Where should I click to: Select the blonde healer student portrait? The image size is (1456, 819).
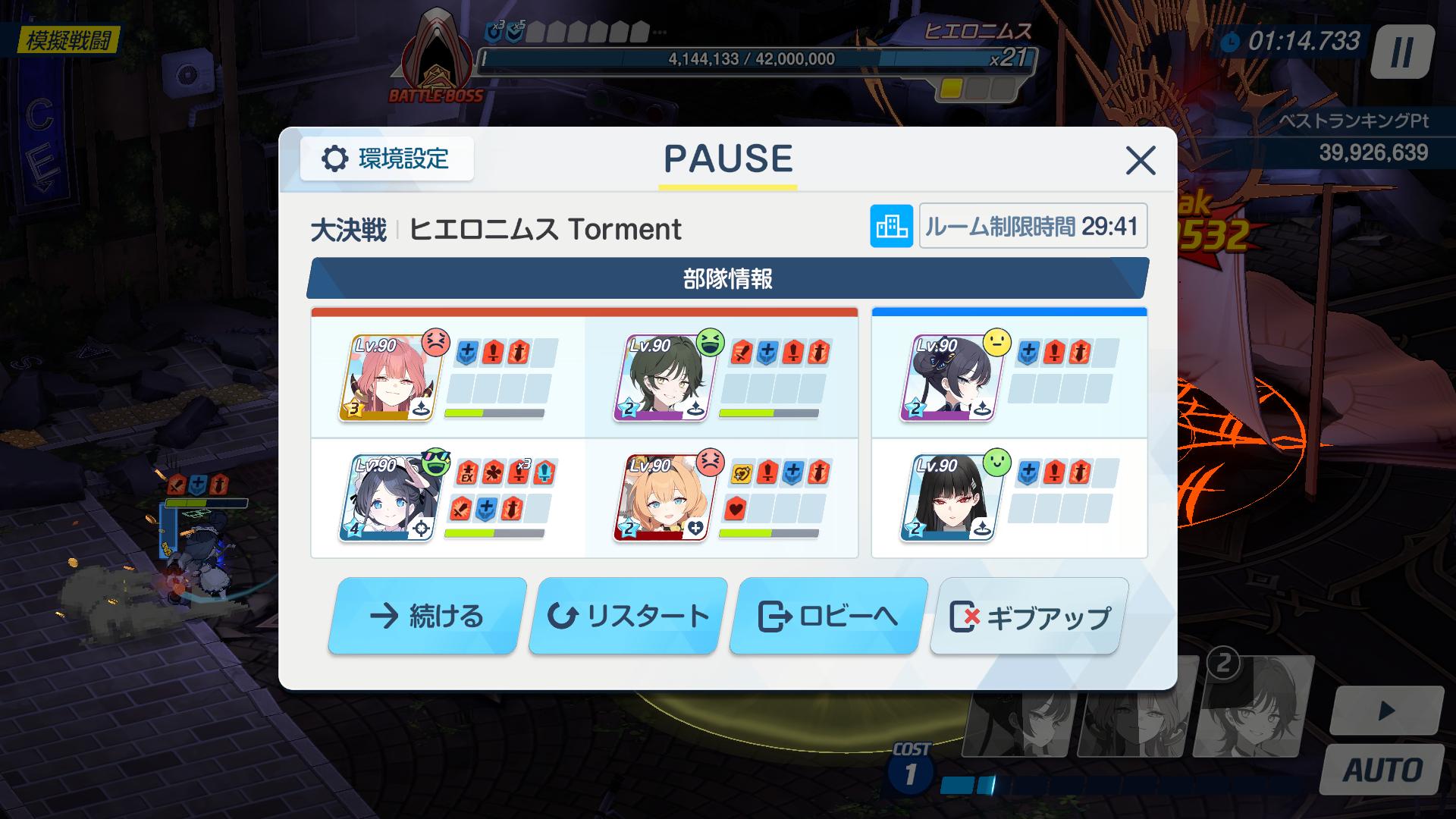pos(660,497)
